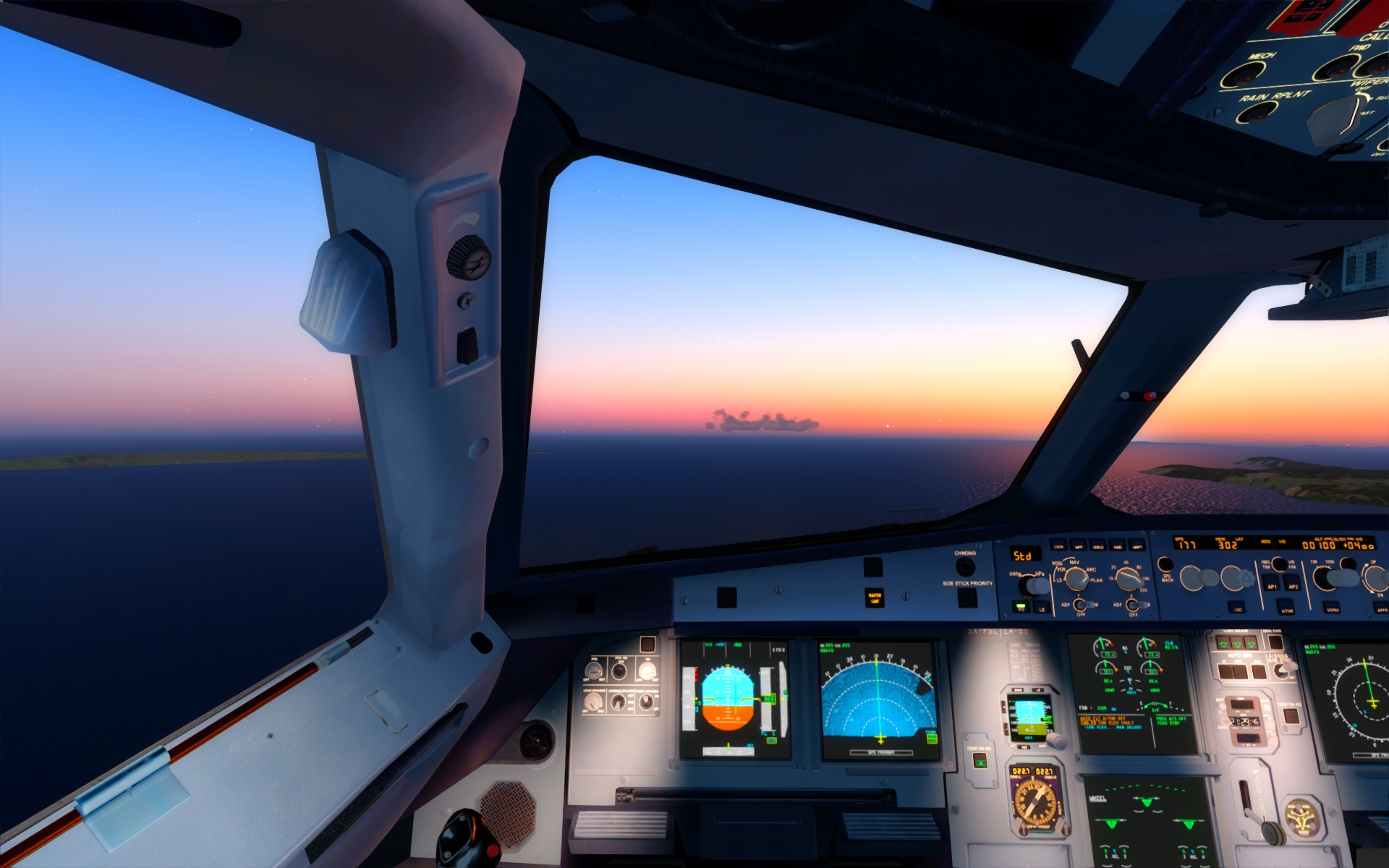Screen dimensions: 1389x868
Task: Push the SIDE STICK PRIORITY button
Action: [967, 597]
